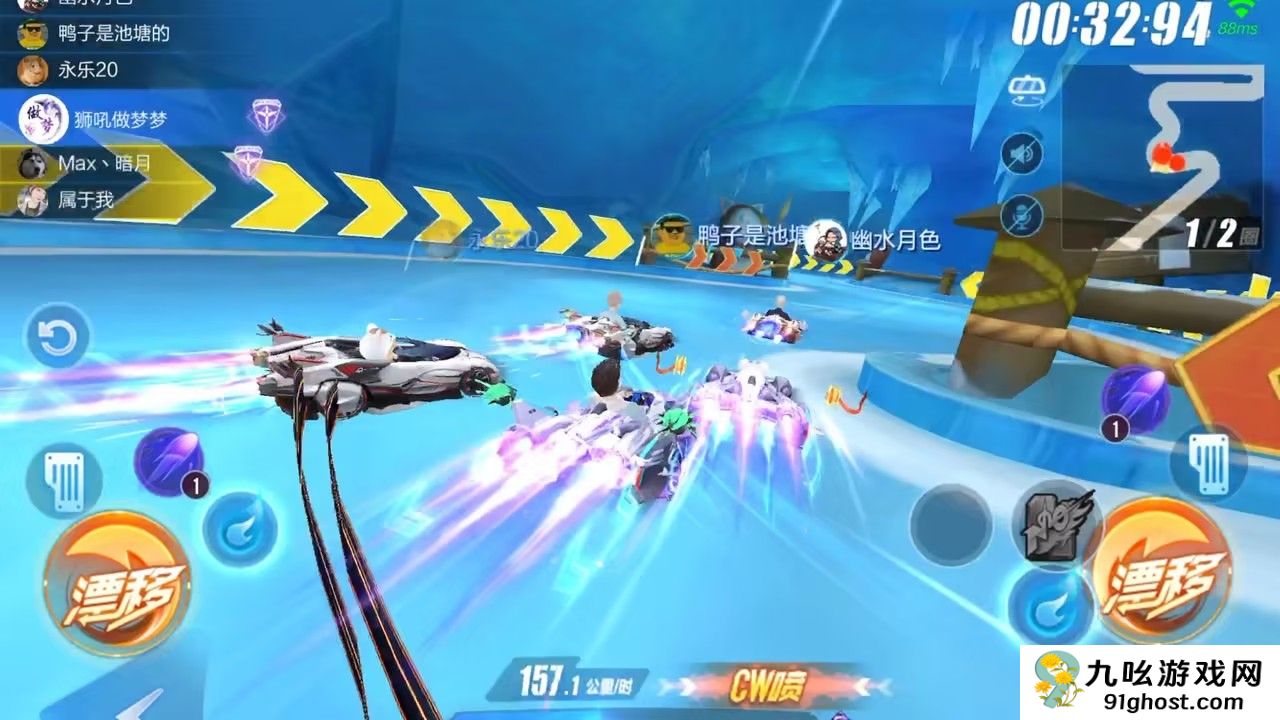Image resolution: width=1280 pixels, height=720 pixels.
Task: Use the purple nitro orb beside the minimap-side brake
Action: tap(1135, 397)
